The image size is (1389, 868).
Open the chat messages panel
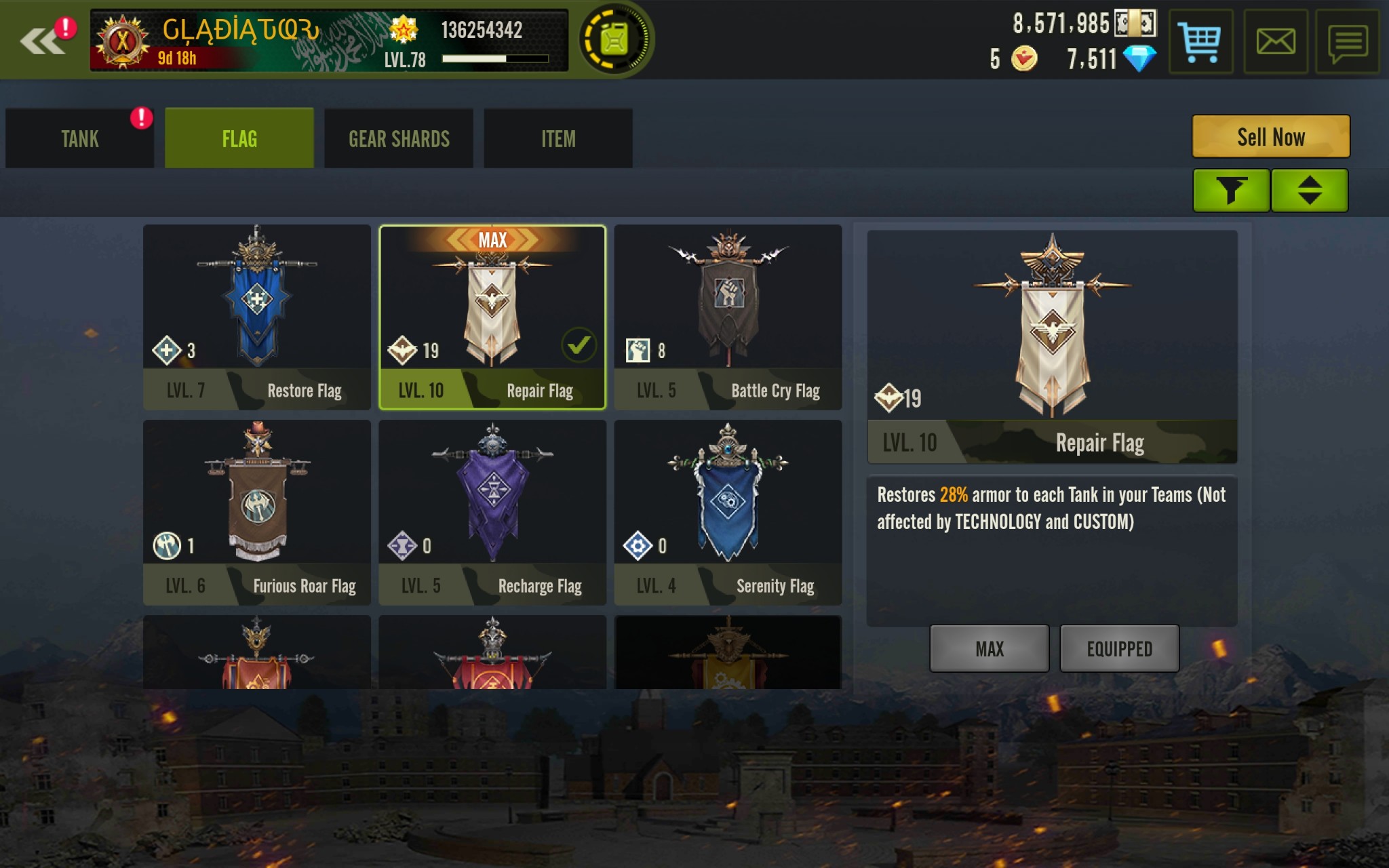(1347, 42)
